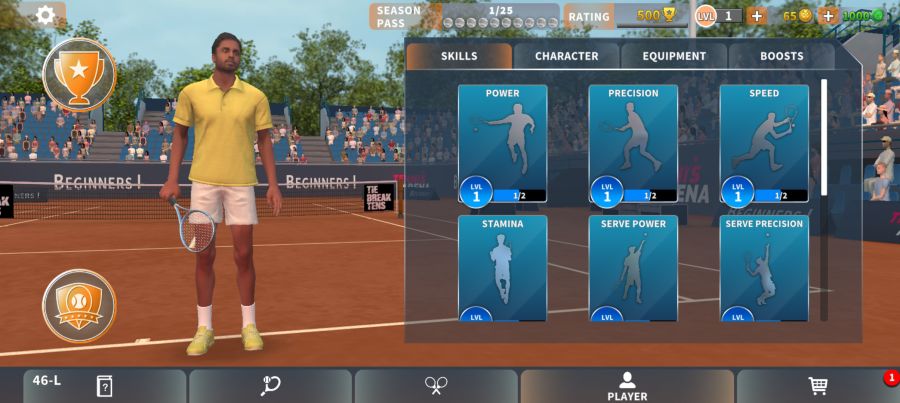
Task: Select the Stamina skill card
Action: point(502,268)
